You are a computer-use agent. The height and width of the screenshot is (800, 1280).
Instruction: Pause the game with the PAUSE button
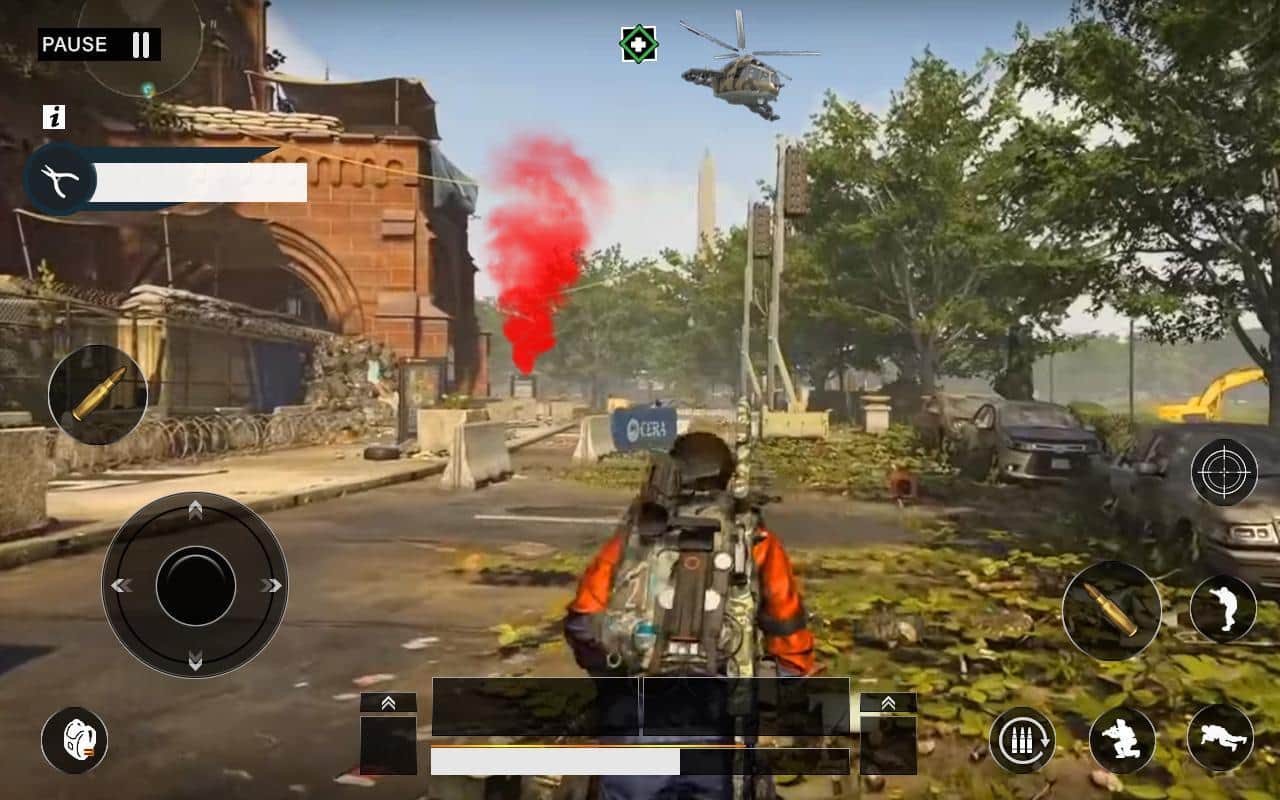tap(98, 44)
